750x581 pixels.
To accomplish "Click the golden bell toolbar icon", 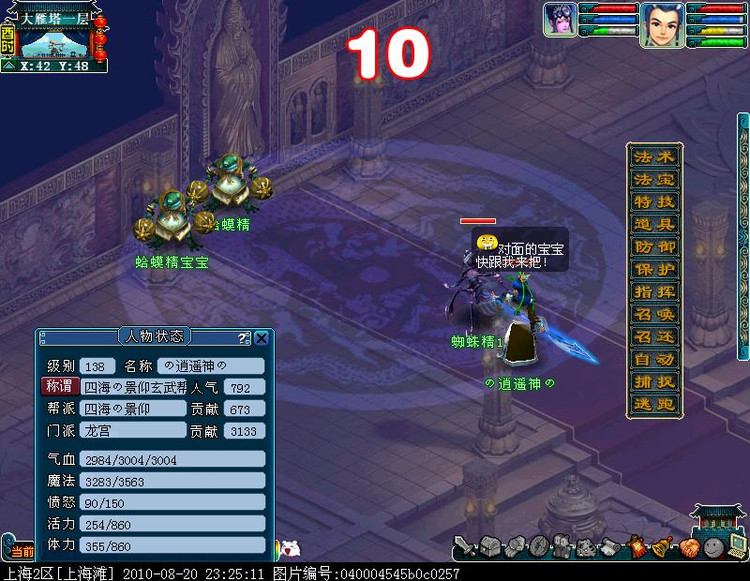I will [662, 547].
